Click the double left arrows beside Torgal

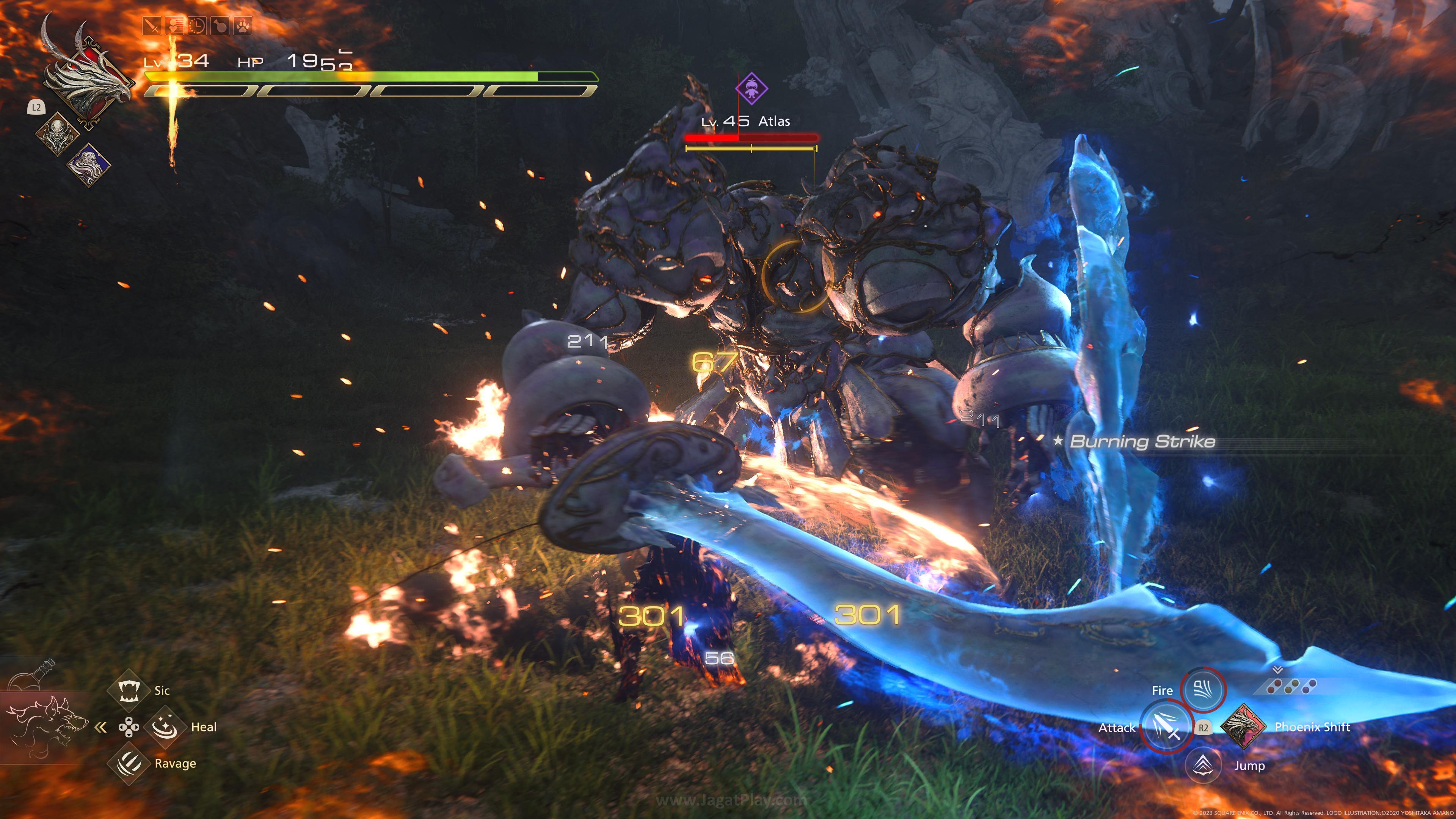pyautogui.click(x=101, y=728)
